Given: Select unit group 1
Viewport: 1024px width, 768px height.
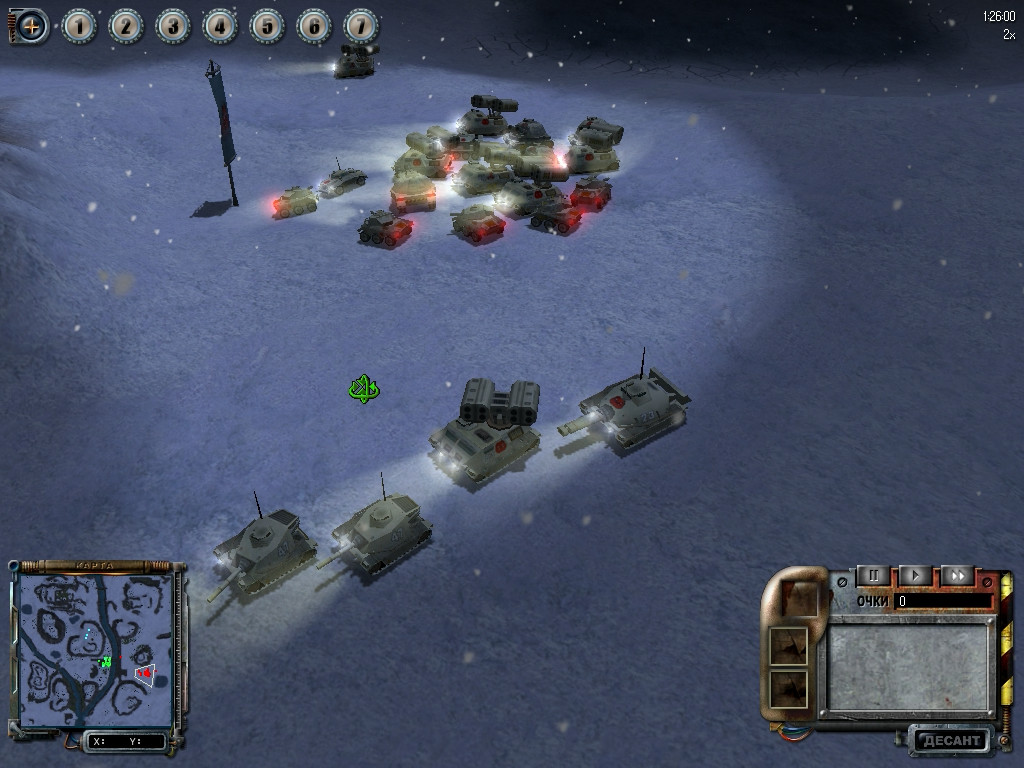Looking at the screenshot, I should coord(79,26).
